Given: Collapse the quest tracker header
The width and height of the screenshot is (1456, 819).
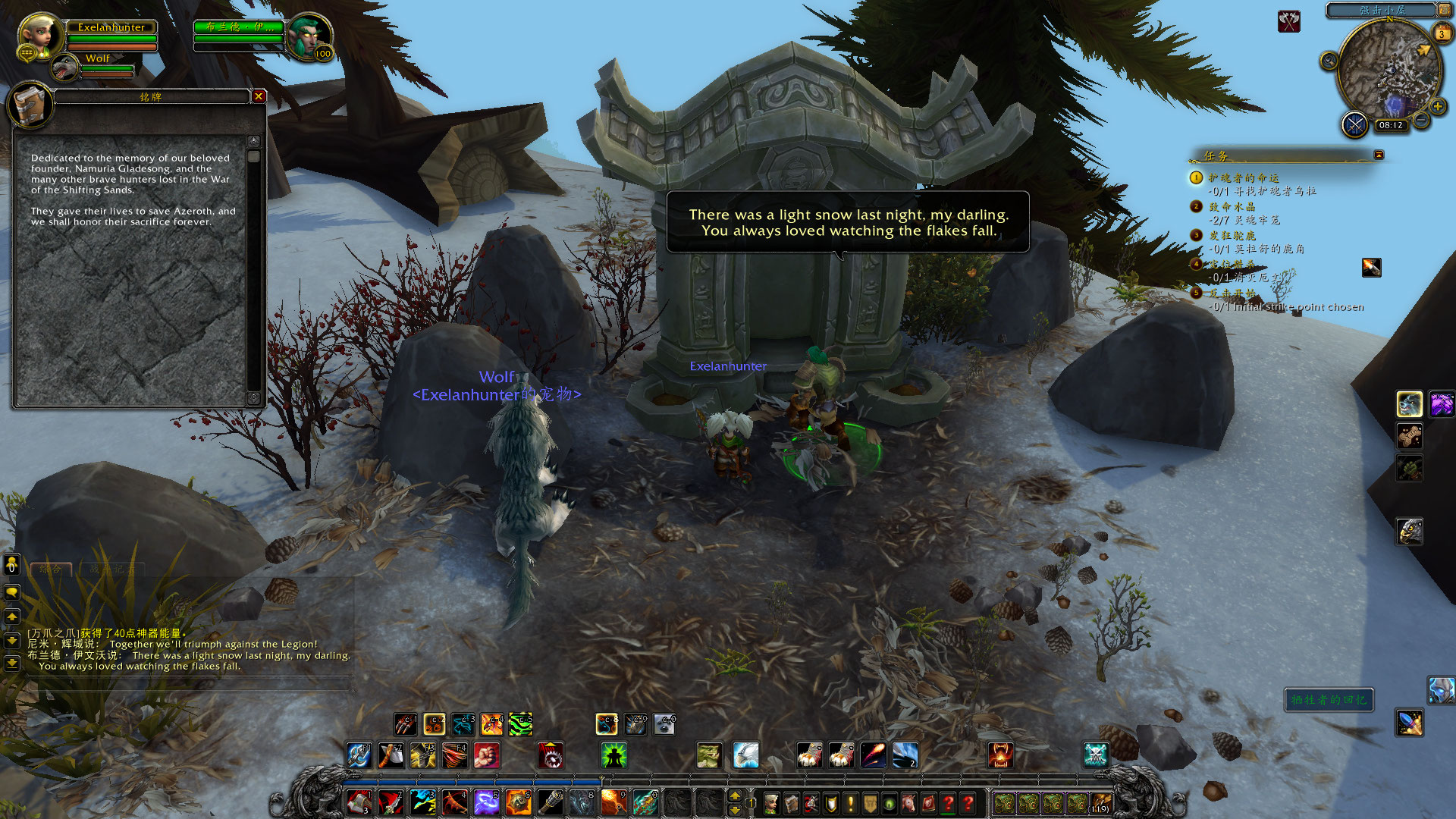Looking at the screenshot, I should [x=1379, y=155].
